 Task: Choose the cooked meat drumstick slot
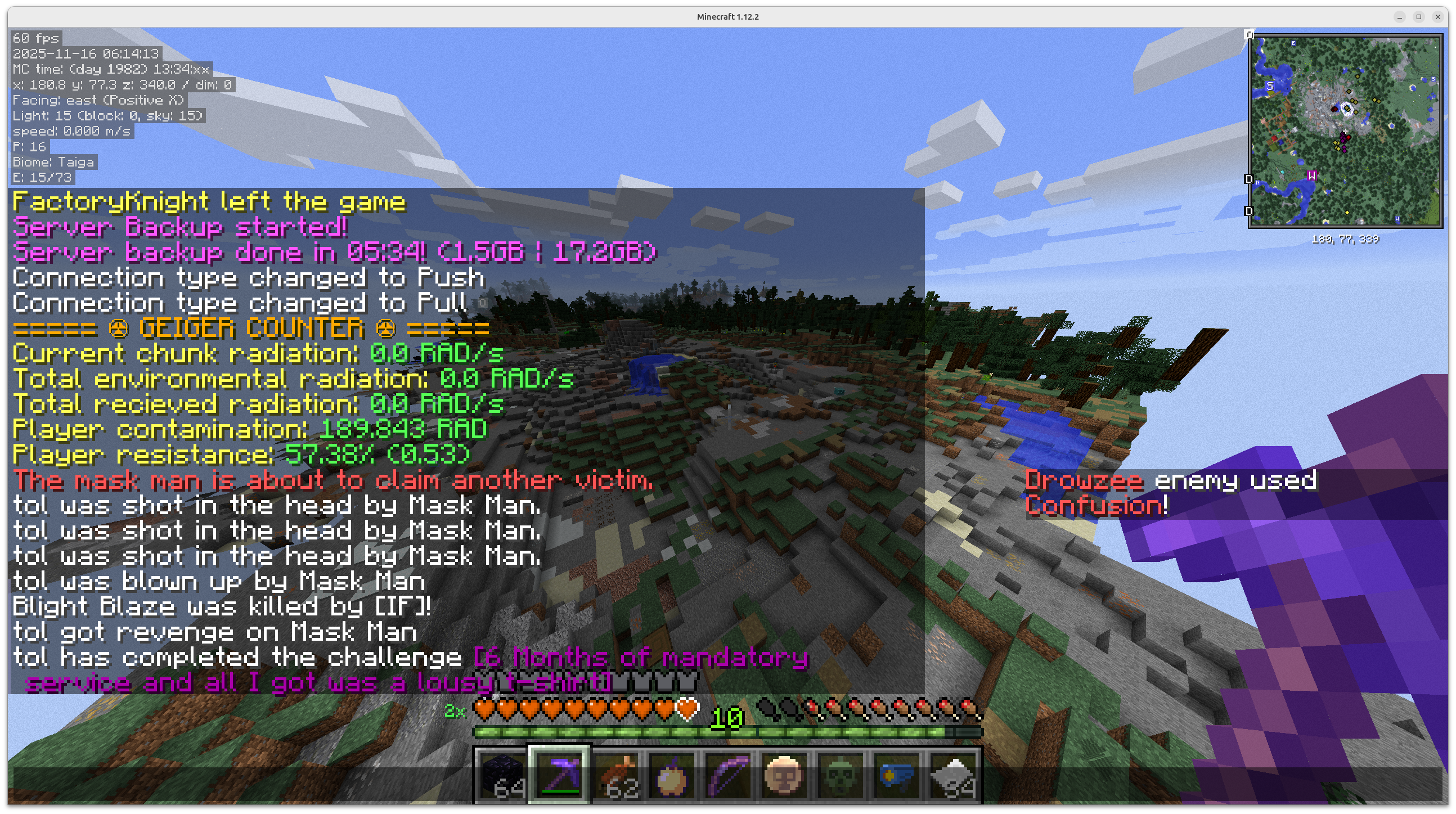click(x=615, y=775)
